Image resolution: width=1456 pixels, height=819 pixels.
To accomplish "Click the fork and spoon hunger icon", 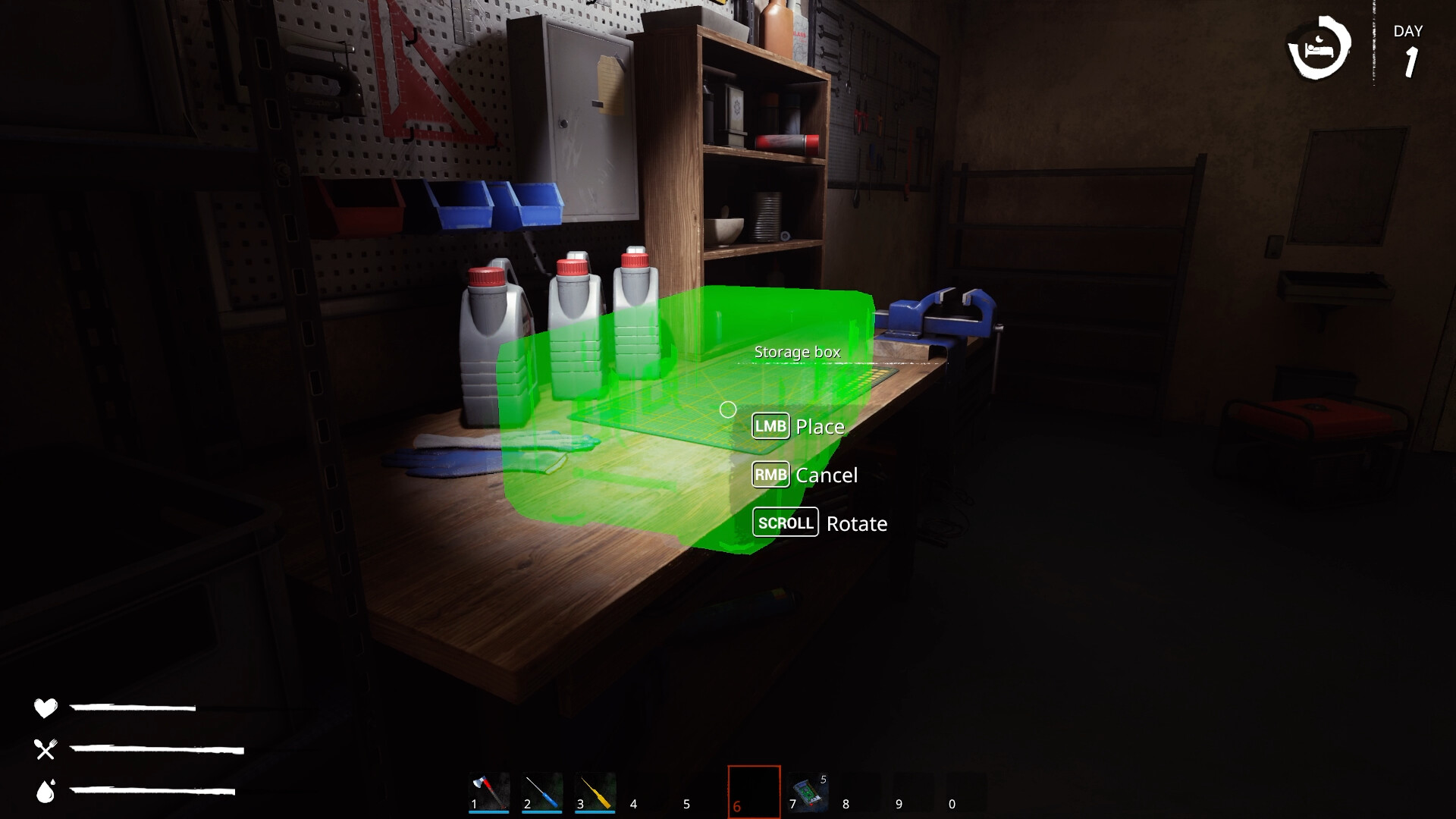I will (45, 749).
